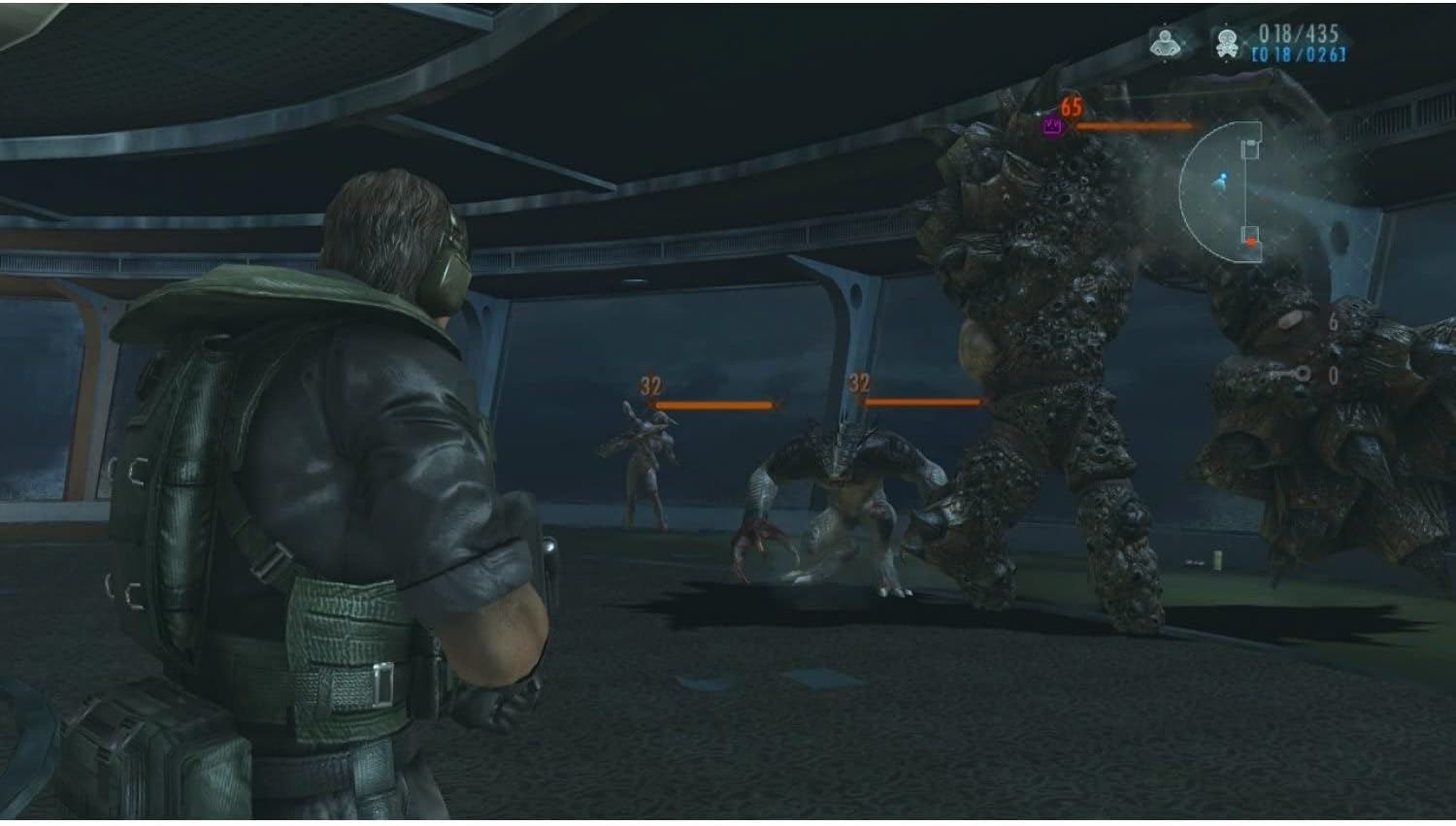Toggle the kill counter reading 018/435
Screen dimensions: 1456x826
[x=1298, y=32]
